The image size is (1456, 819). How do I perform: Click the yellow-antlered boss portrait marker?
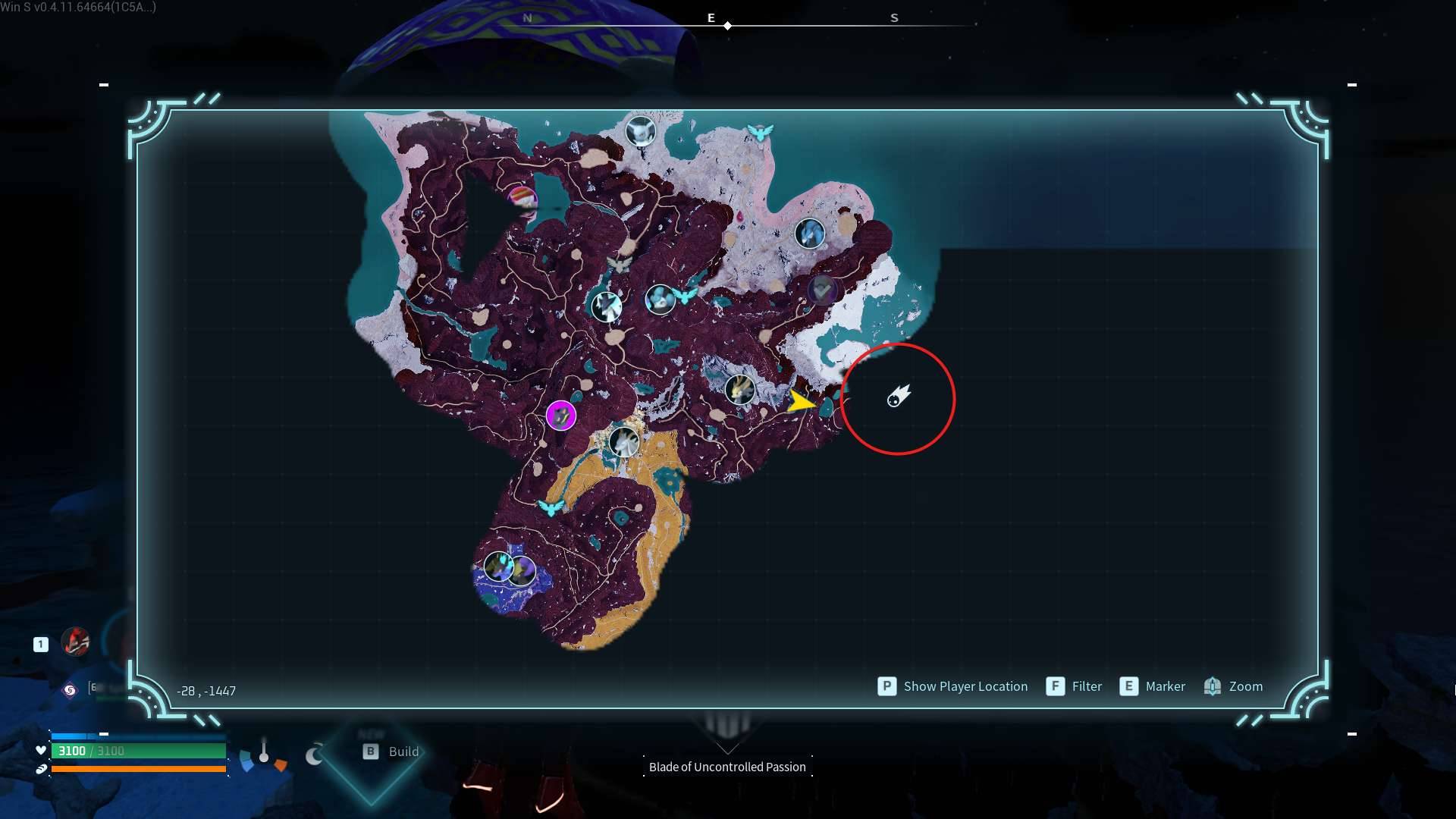739,390
